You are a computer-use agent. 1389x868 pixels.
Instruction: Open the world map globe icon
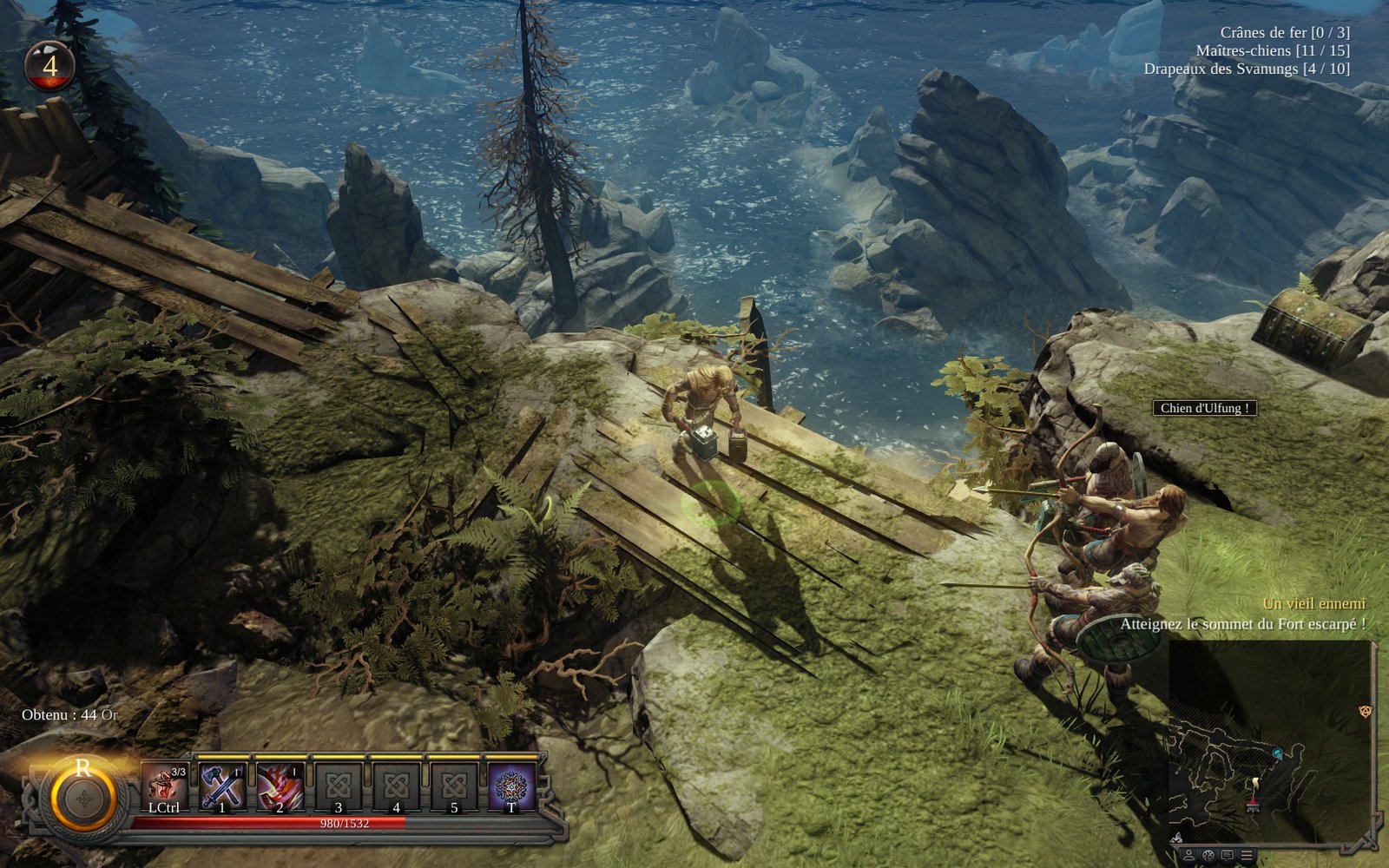(1208, 856)
